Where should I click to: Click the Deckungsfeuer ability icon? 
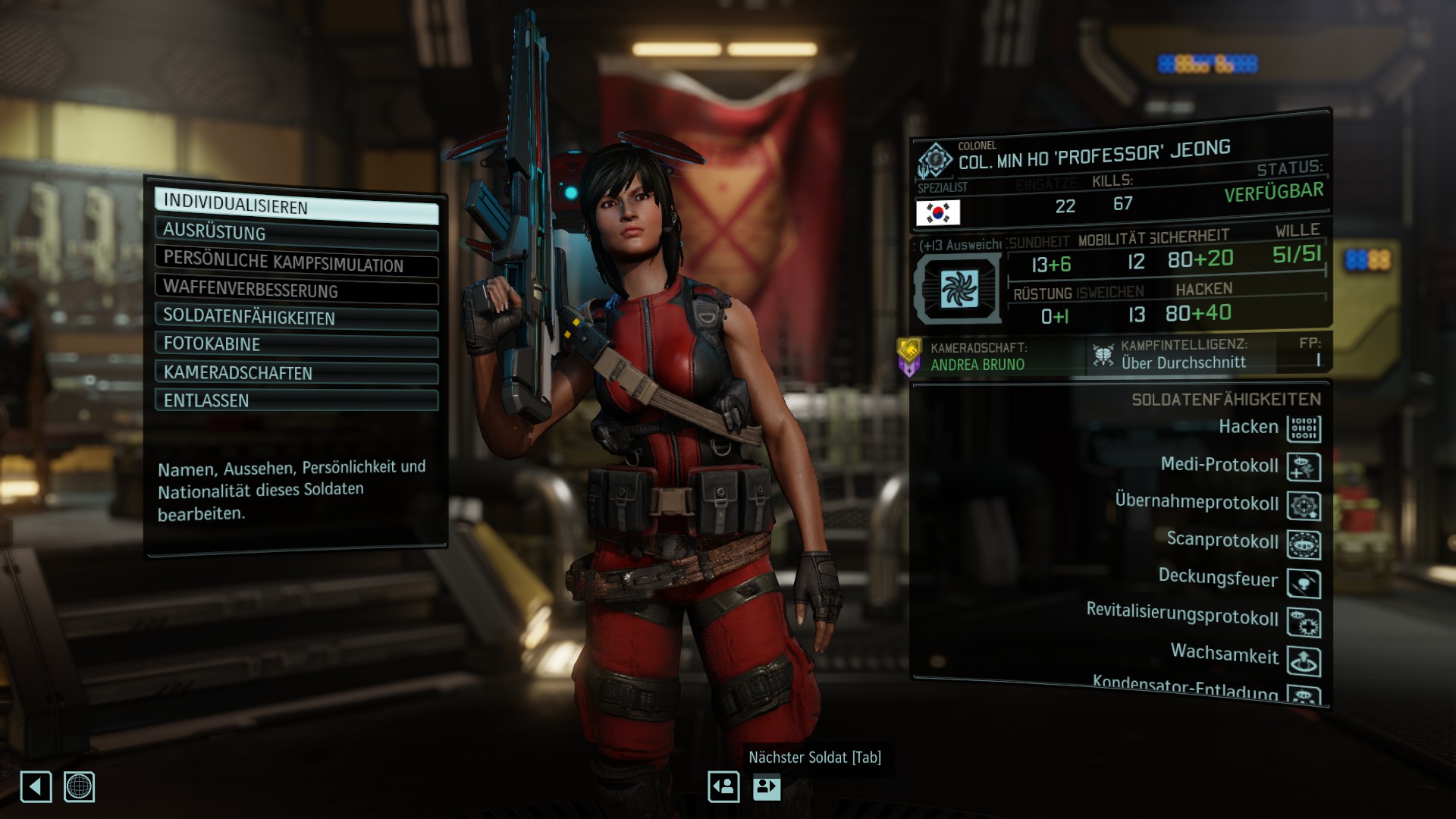1304,584
